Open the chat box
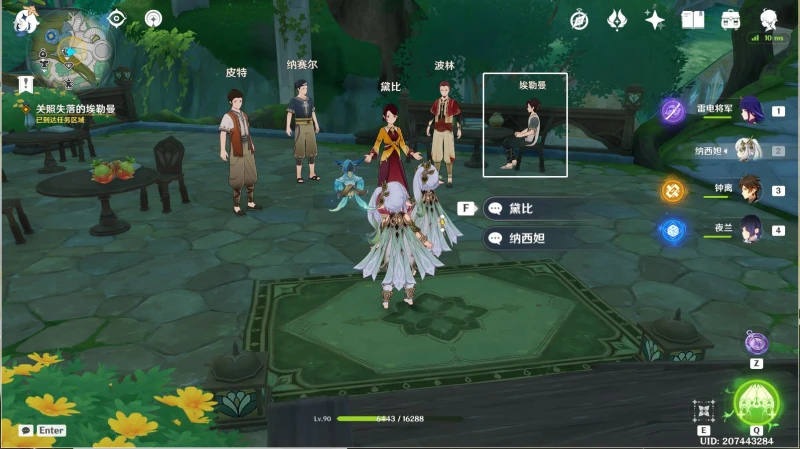800x449 pixels. 41,430
